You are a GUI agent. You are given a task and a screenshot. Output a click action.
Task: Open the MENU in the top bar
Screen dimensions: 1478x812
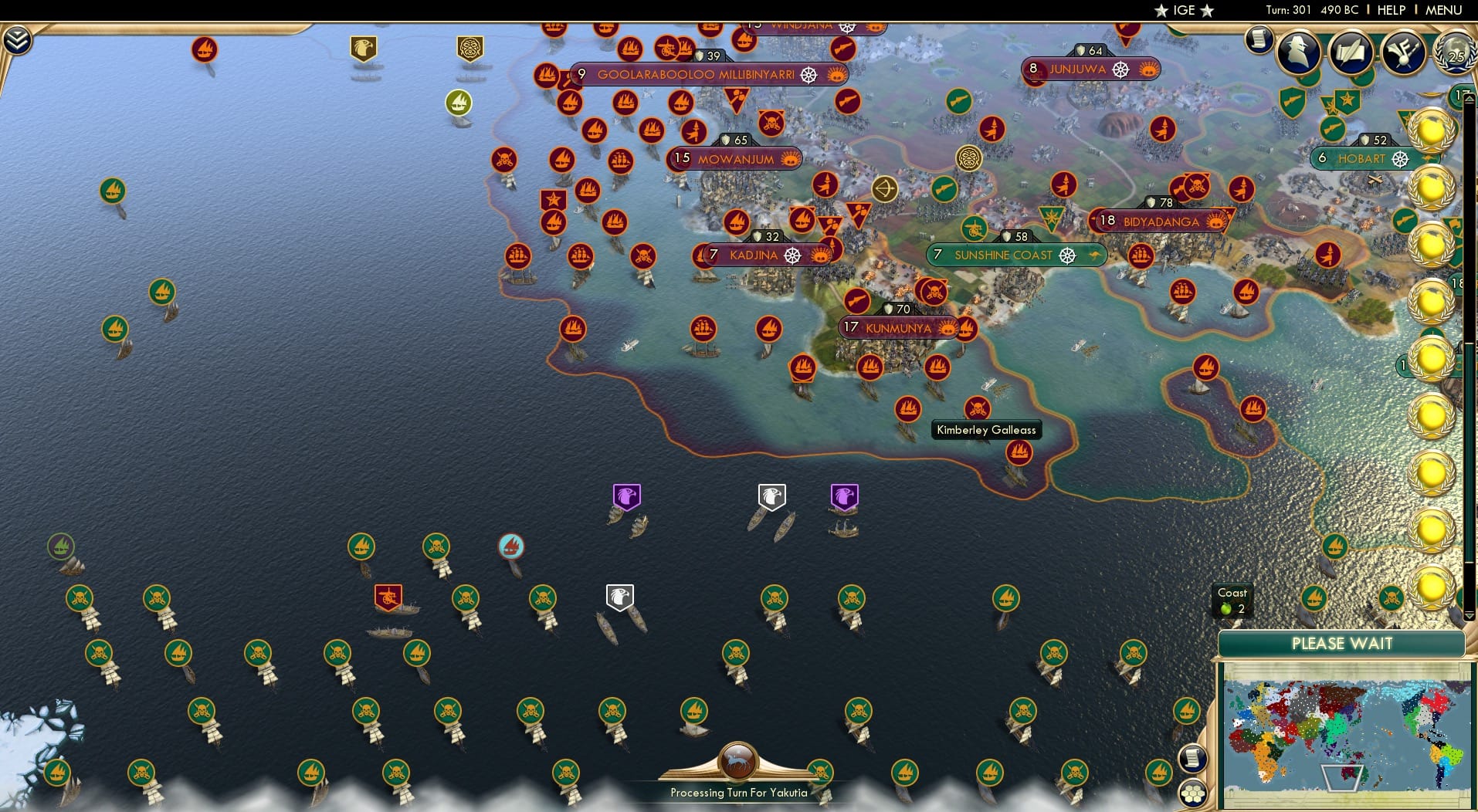1444,10
